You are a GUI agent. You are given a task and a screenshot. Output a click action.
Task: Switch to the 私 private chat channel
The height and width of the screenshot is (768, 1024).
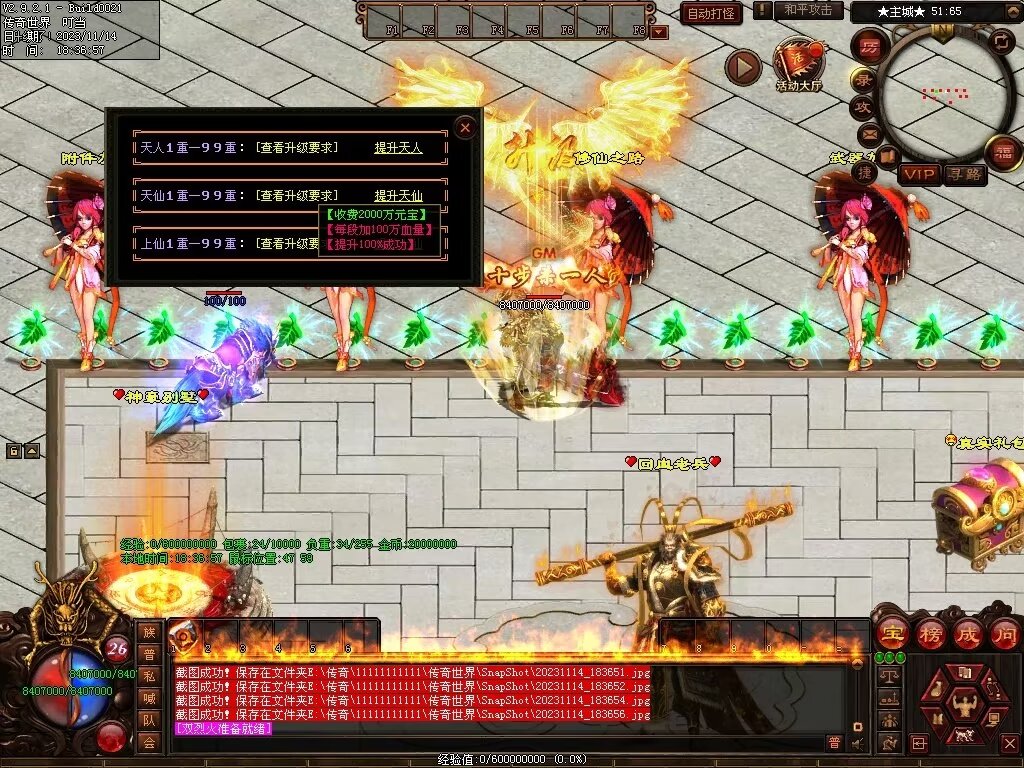coord(149,675)
